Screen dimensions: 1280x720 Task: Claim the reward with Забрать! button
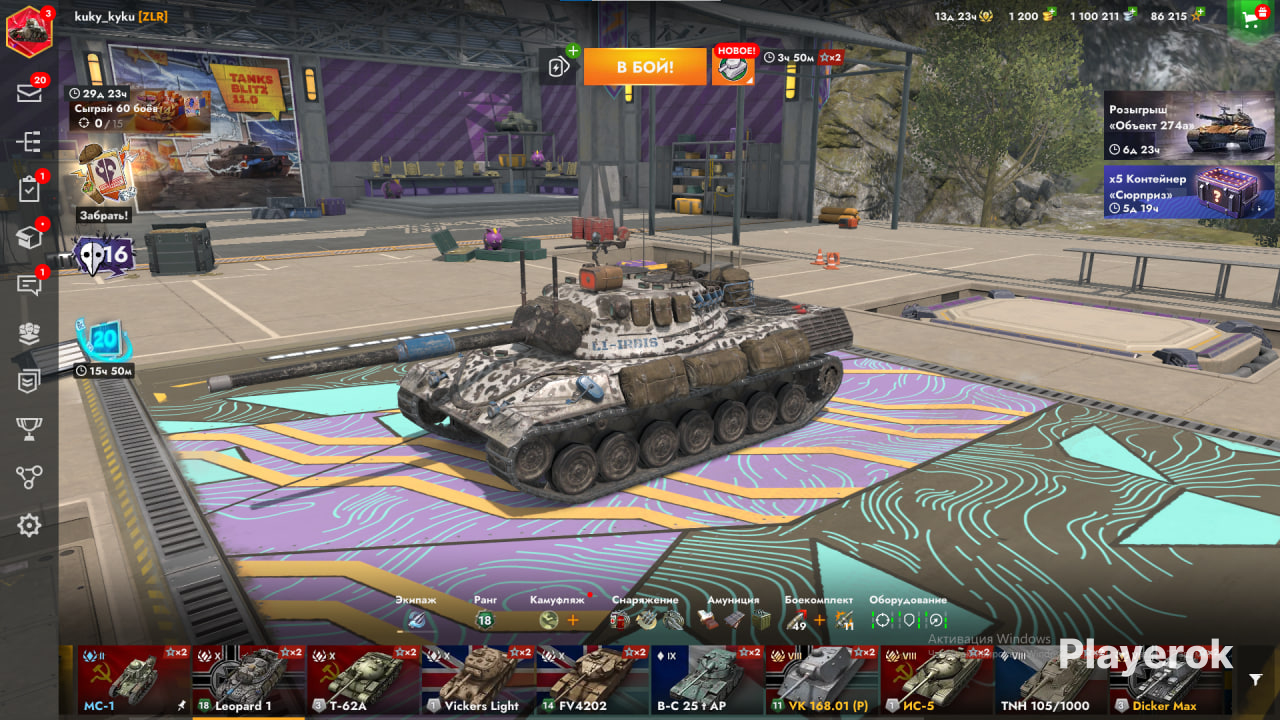(x=103, y=215)
